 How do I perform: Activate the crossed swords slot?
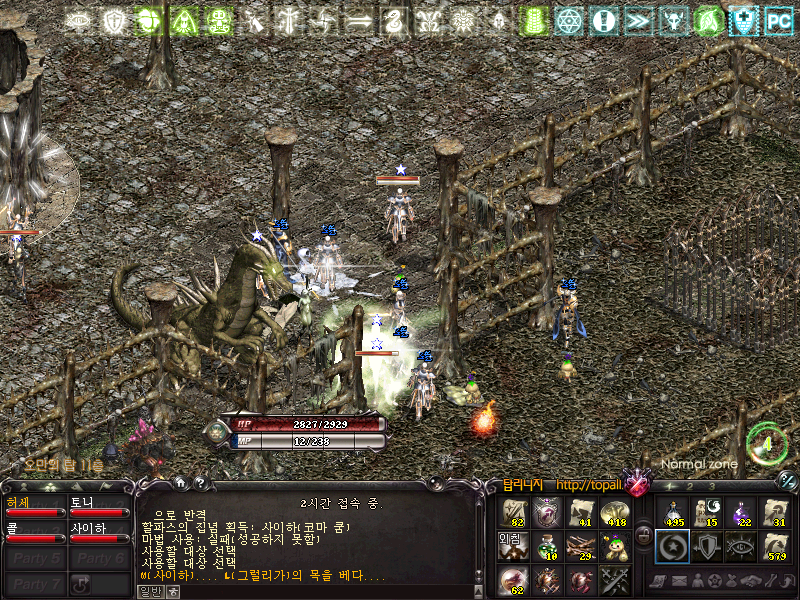(x=615, y=579)
